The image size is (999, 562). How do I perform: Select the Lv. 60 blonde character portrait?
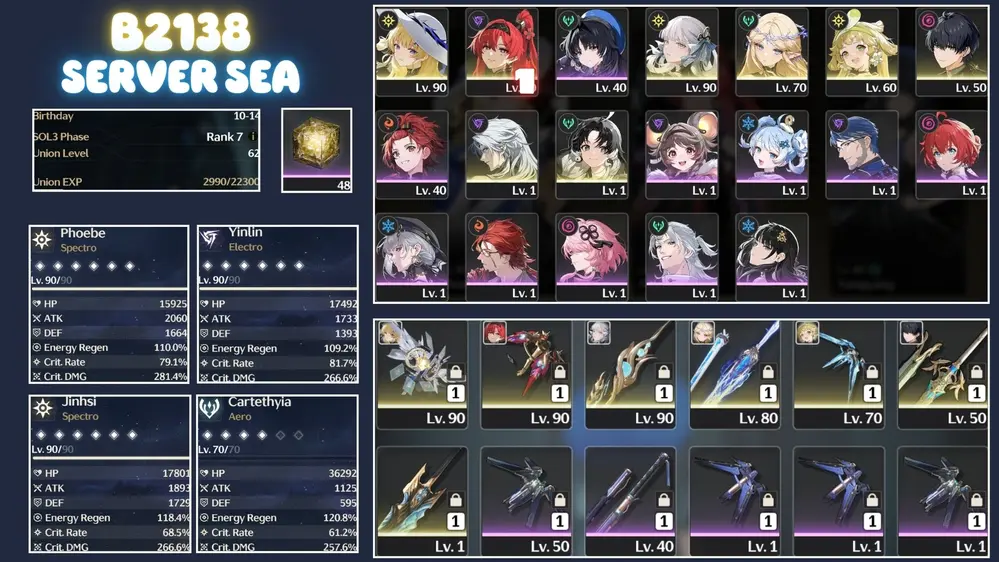(862, 52)
